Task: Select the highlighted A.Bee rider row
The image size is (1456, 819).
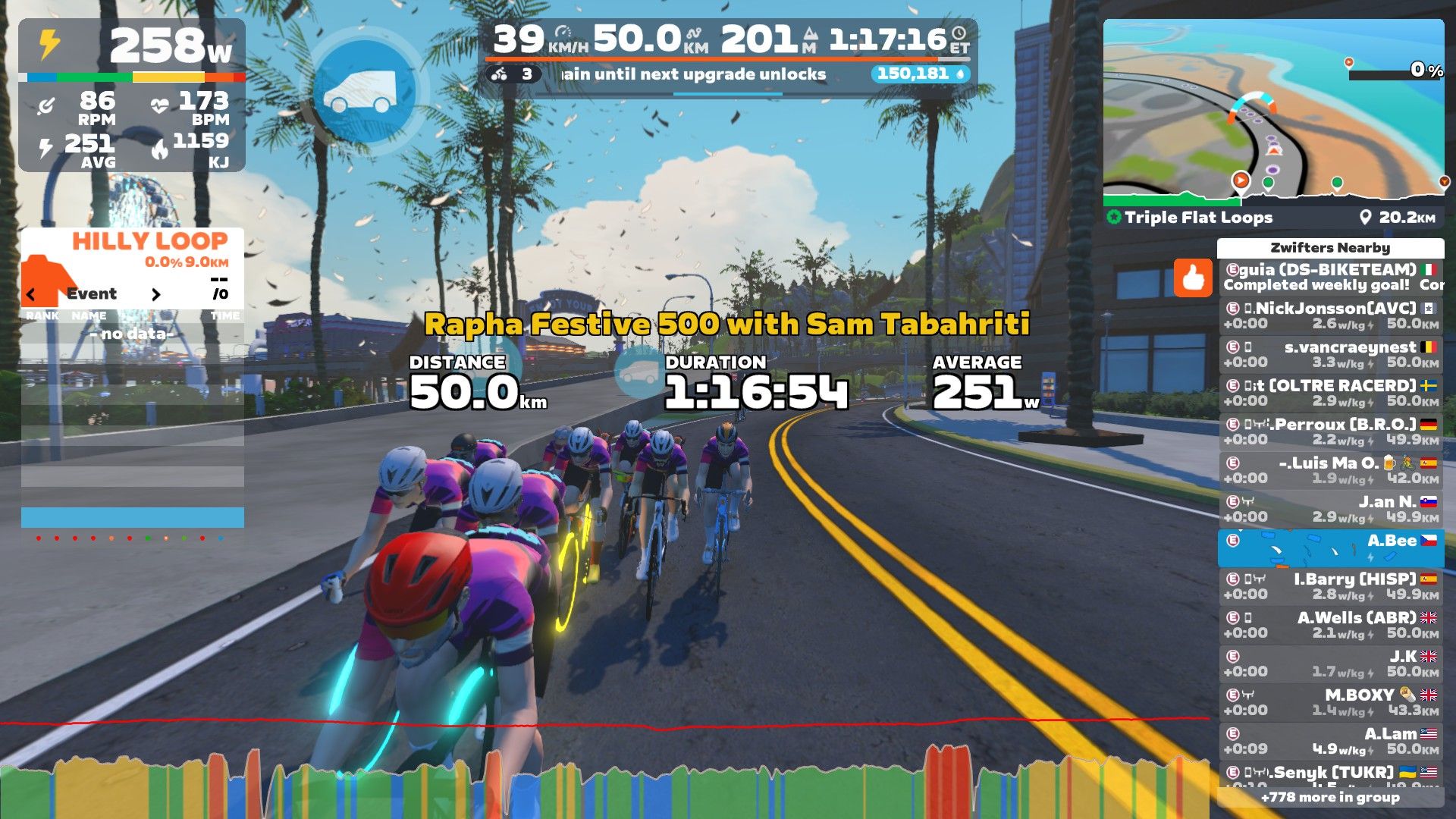Action: 1331,548
